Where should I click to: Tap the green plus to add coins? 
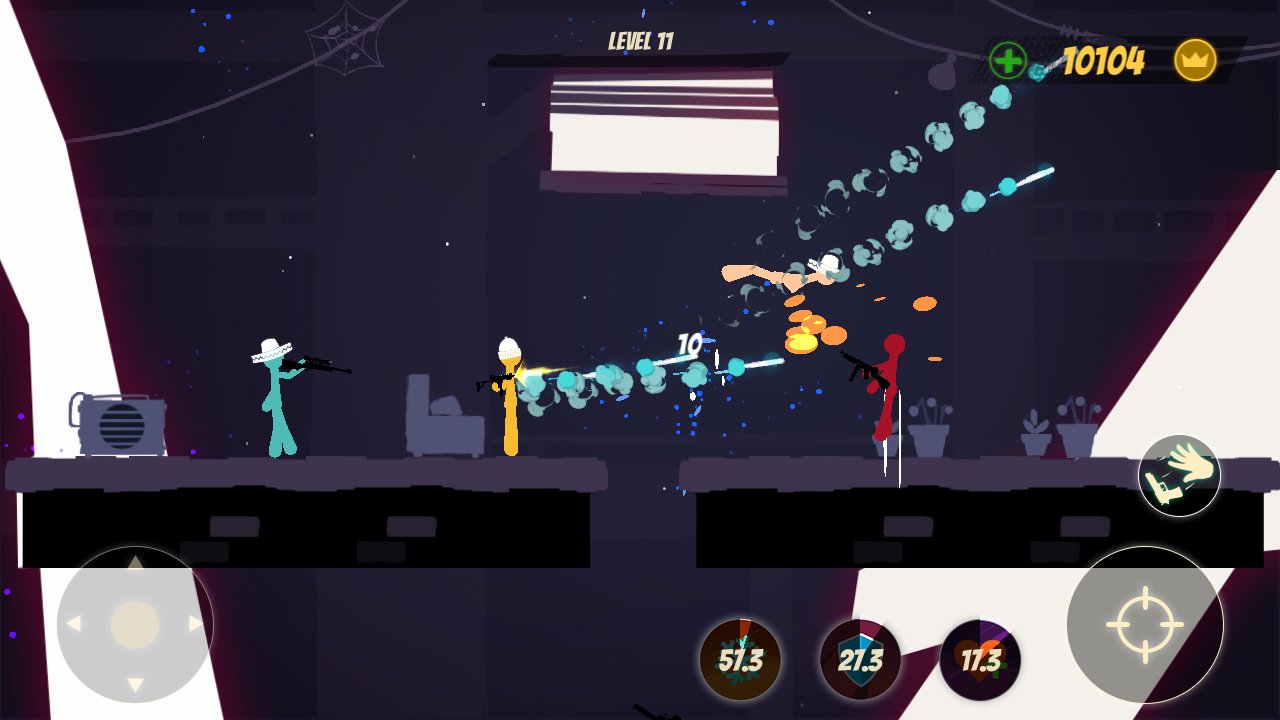(x=1008, y=61)
